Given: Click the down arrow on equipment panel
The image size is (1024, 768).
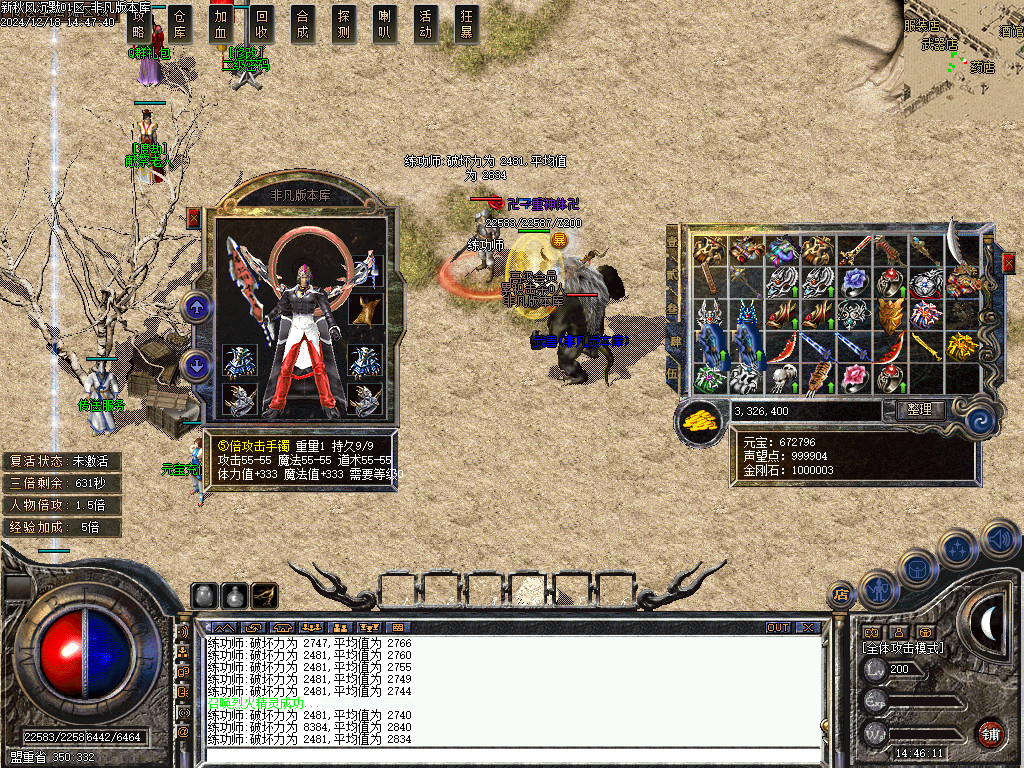Looking at the screenshot, I should pos(198,365).
